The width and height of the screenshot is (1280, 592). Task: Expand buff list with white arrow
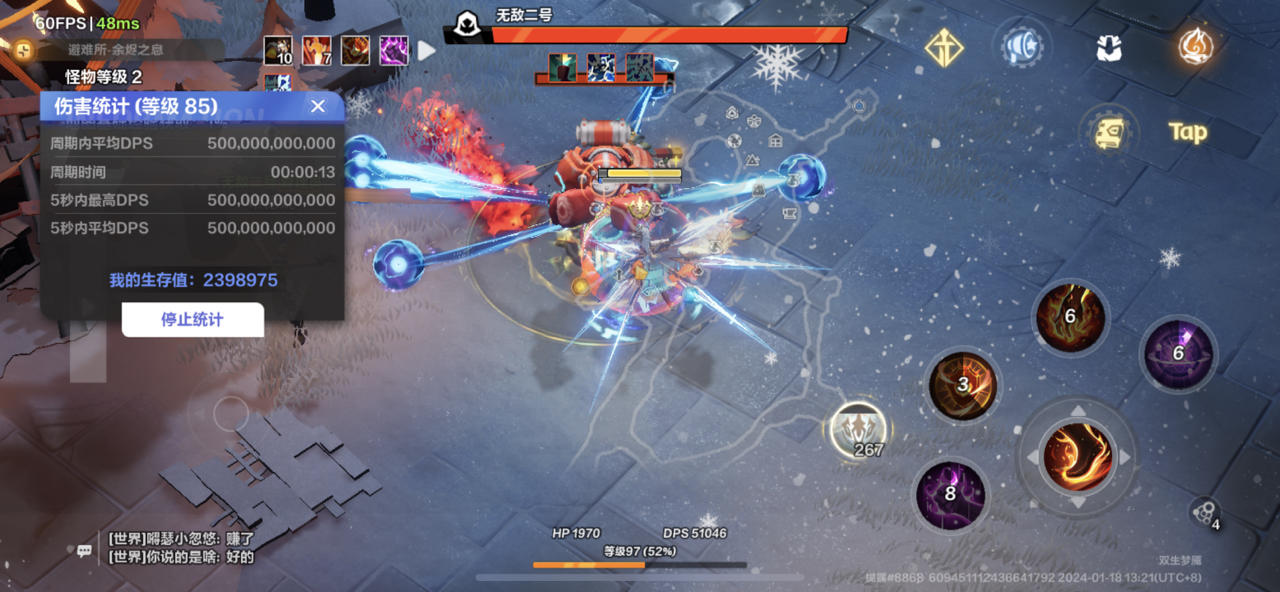click(427, 50)
